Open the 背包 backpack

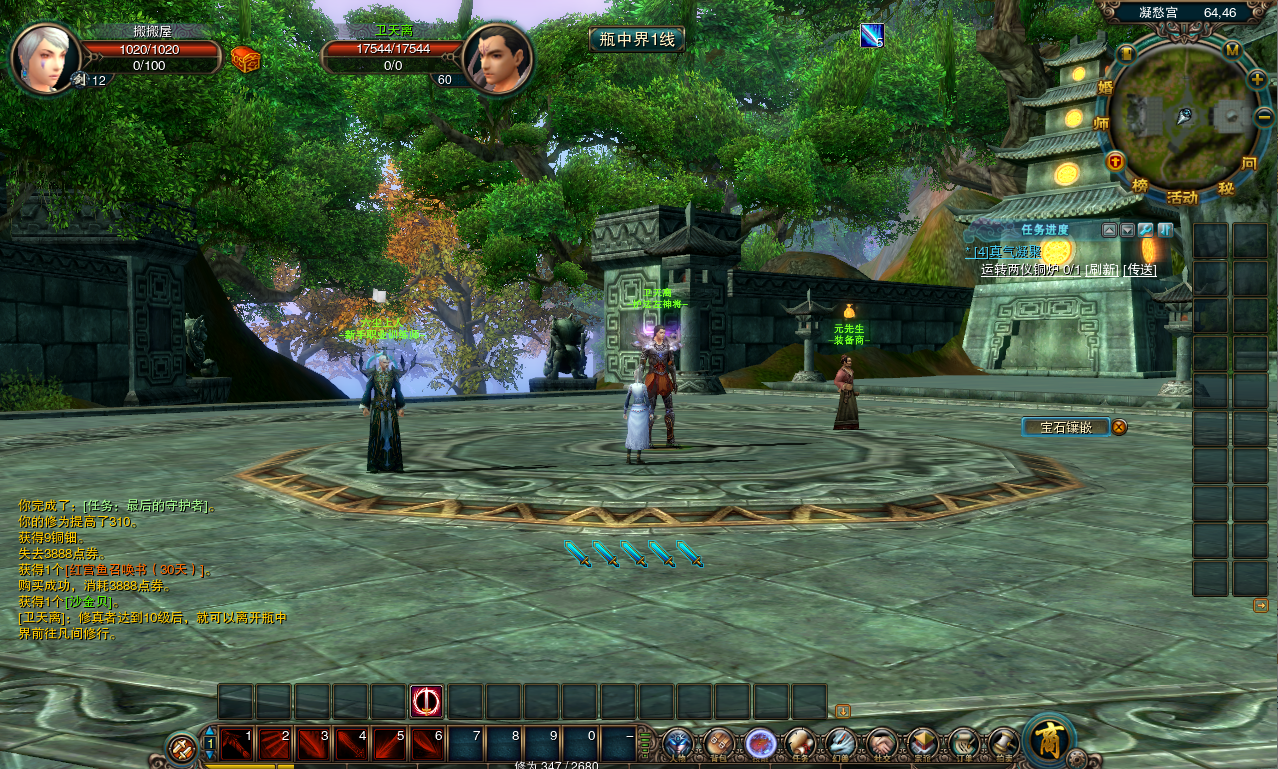tap(719, 743)
